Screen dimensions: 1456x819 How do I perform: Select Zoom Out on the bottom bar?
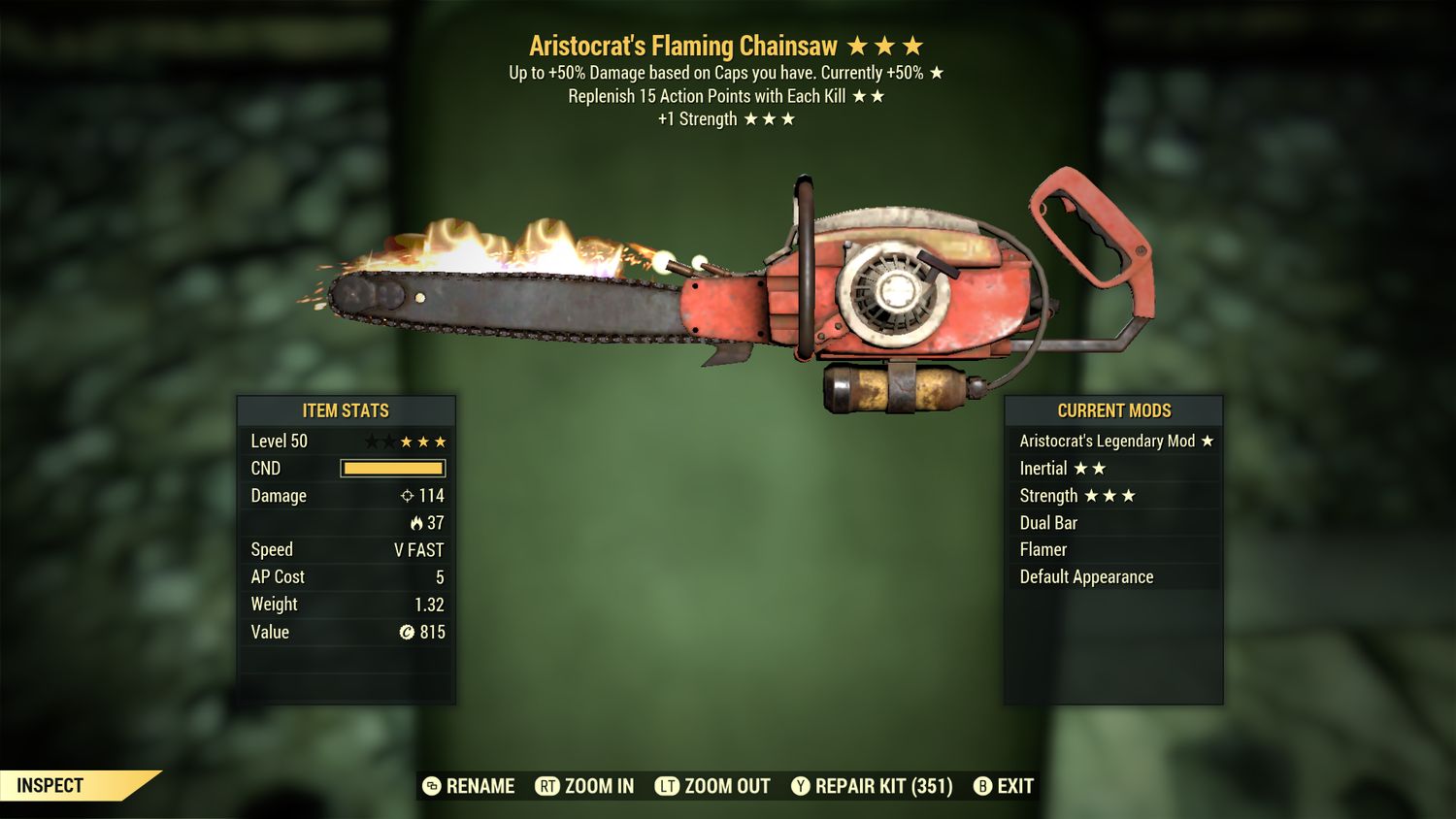click(713, 786)
